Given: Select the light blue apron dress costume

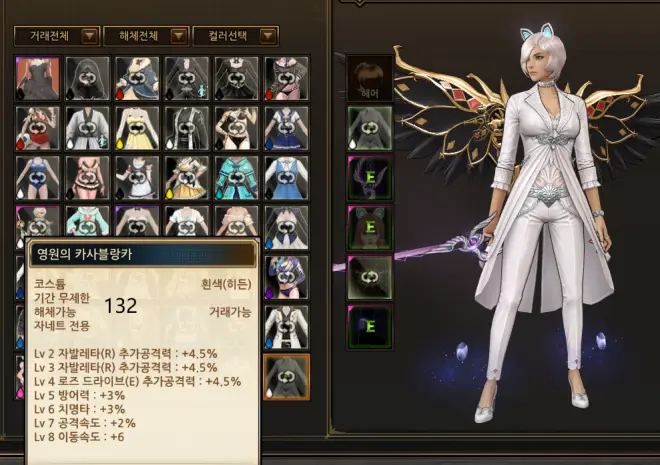Looking at the screenshot, I should (285, 177).
